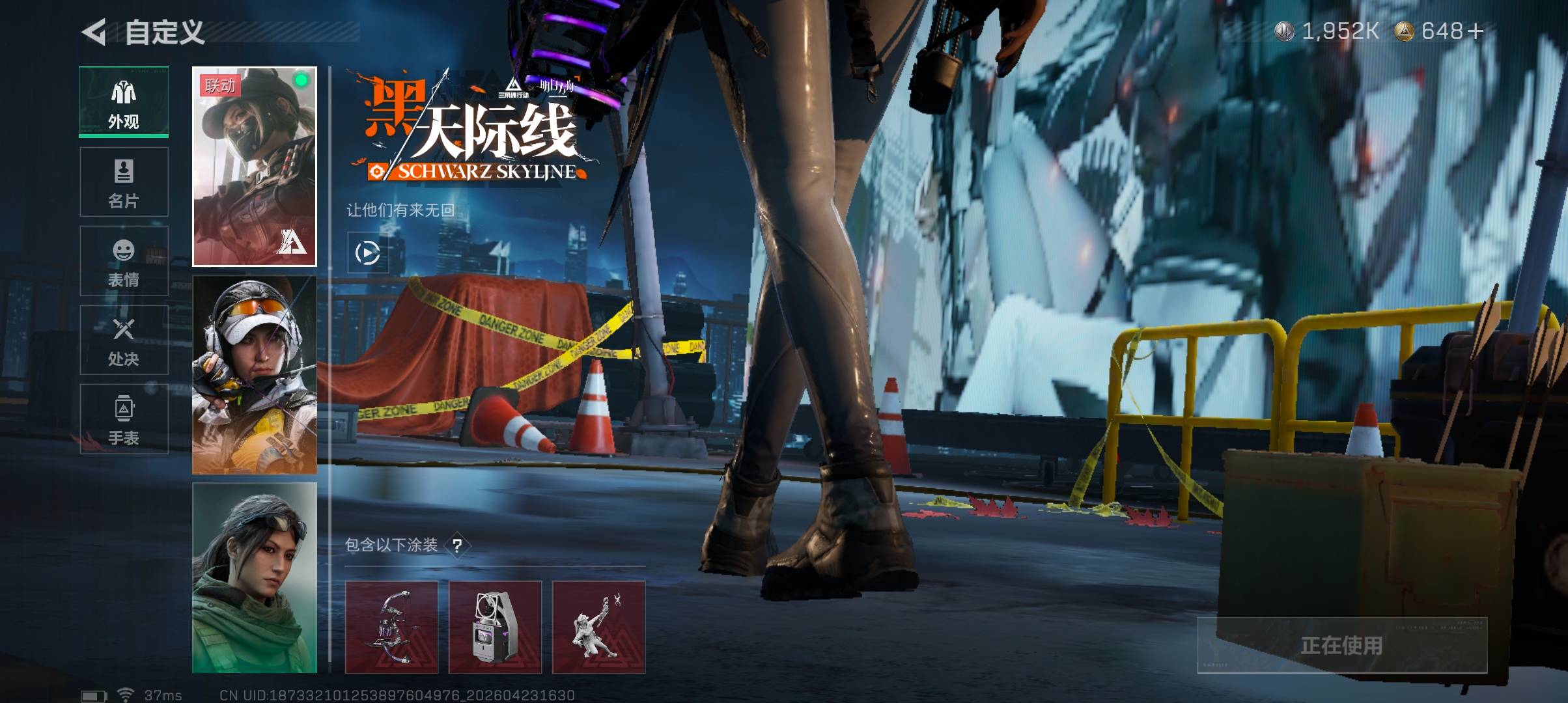Select the 联动 masked operator skin
This screenshot has height=703, width=1568.
coord(254,167)
